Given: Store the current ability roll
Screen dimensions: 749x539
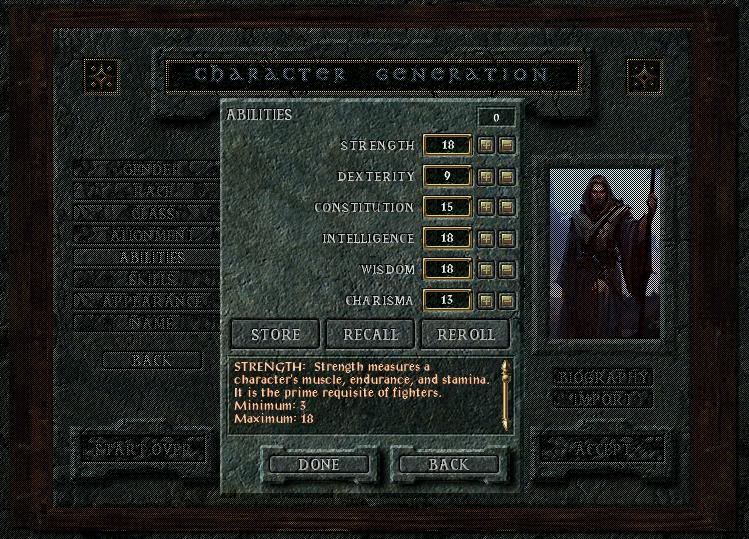Looking at the screenshot, I should coord(275,334).
